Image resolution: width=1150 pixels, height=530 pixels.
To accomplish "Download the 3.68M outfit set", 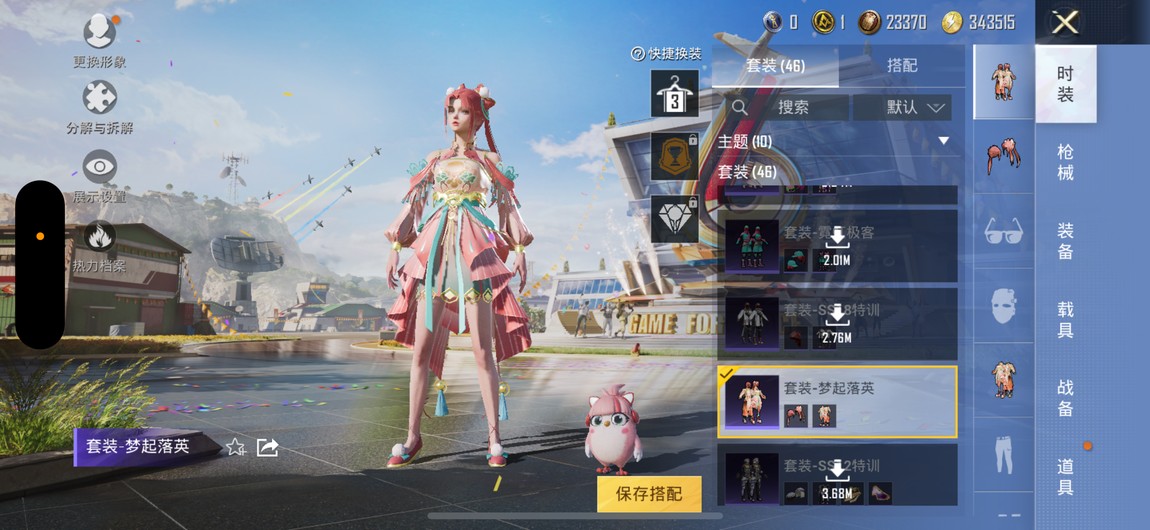I will point(836,479).
